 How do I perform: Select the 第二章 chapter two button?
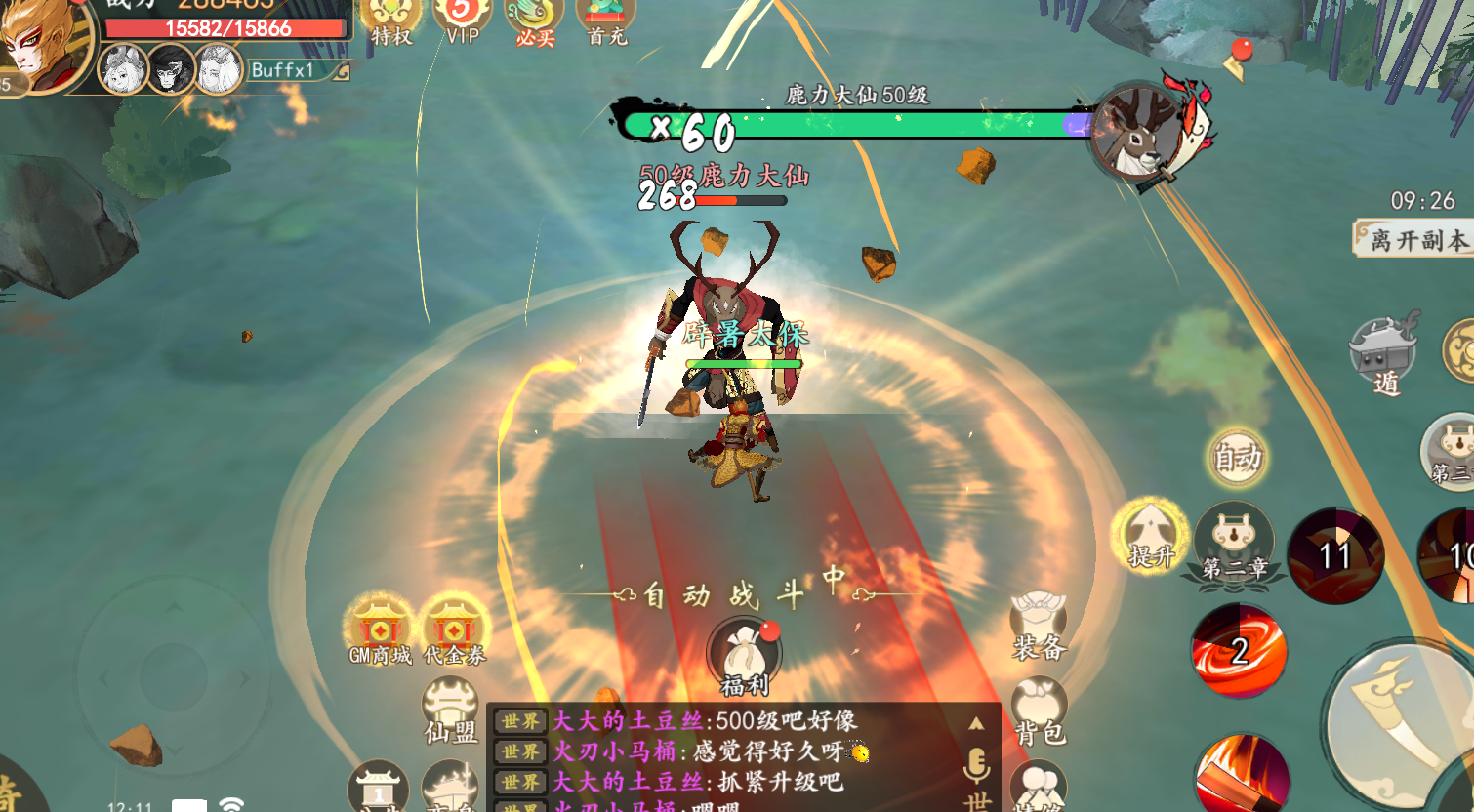coord(1235,544)
